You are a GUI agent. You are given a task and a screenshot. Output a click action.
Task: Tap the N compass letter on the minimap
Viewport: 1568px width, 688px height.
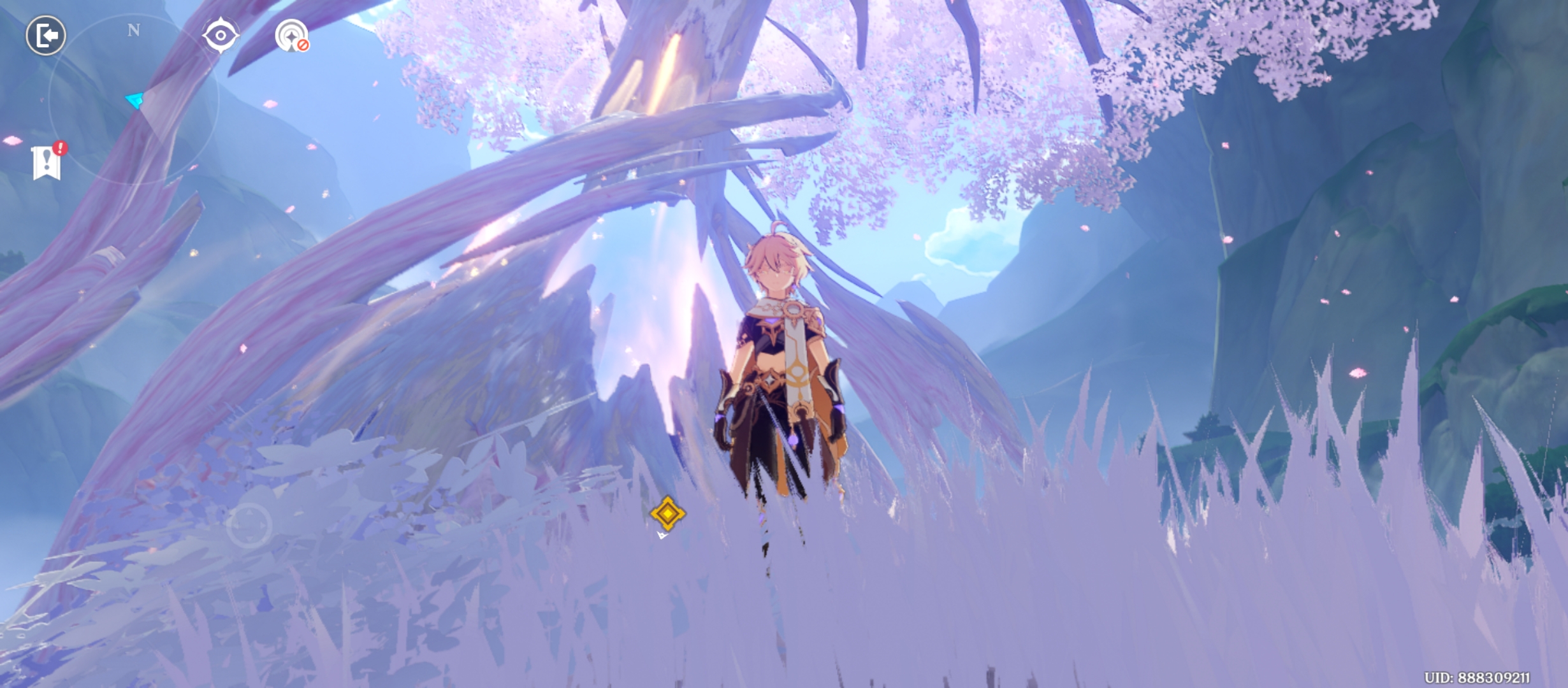pyautogui.click(x=133, y=30)
